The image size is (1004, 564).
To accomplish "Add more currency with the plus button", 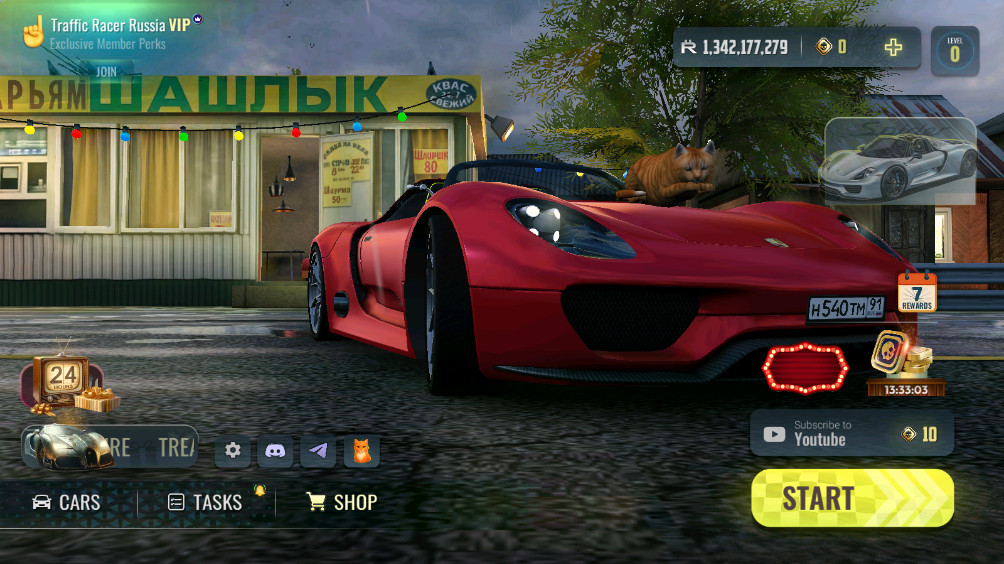I will click(893, 47).
